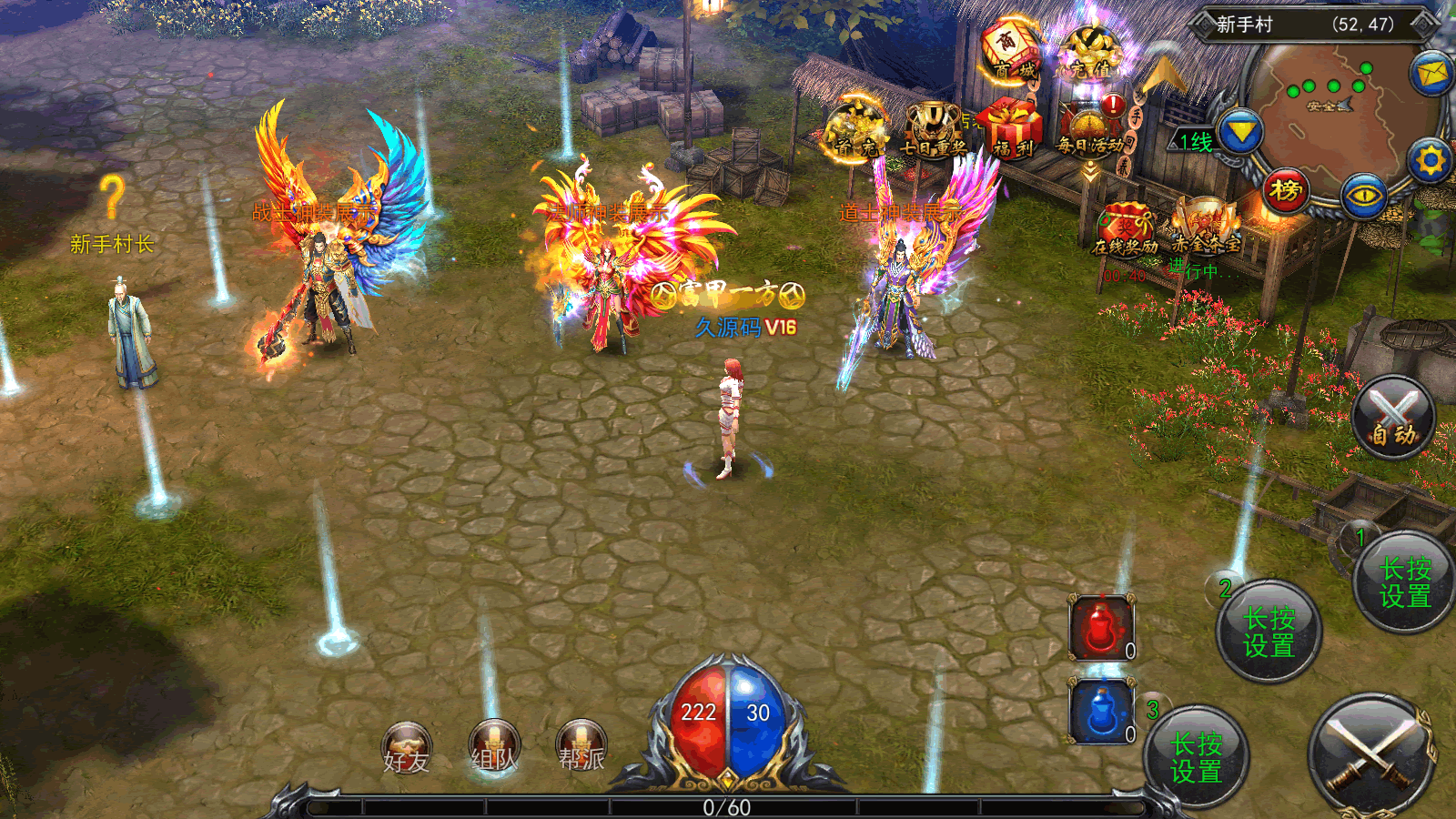Open the 首充 first-recharge reward icon
This screenshot has width=1456, height=819.
854,129
